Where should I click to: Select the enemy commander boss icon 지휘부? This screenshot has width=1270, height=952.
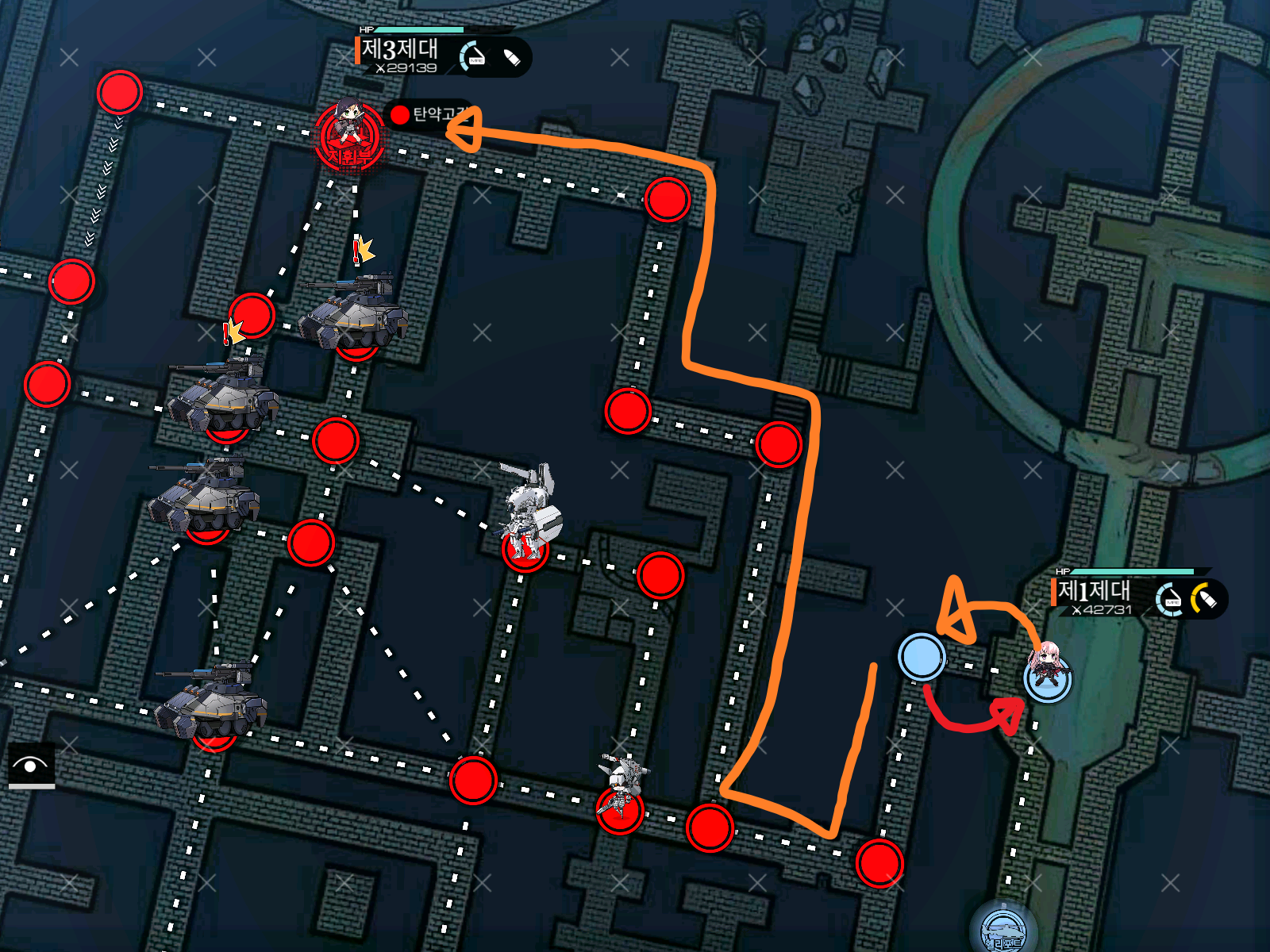click(x=349, y=135)
